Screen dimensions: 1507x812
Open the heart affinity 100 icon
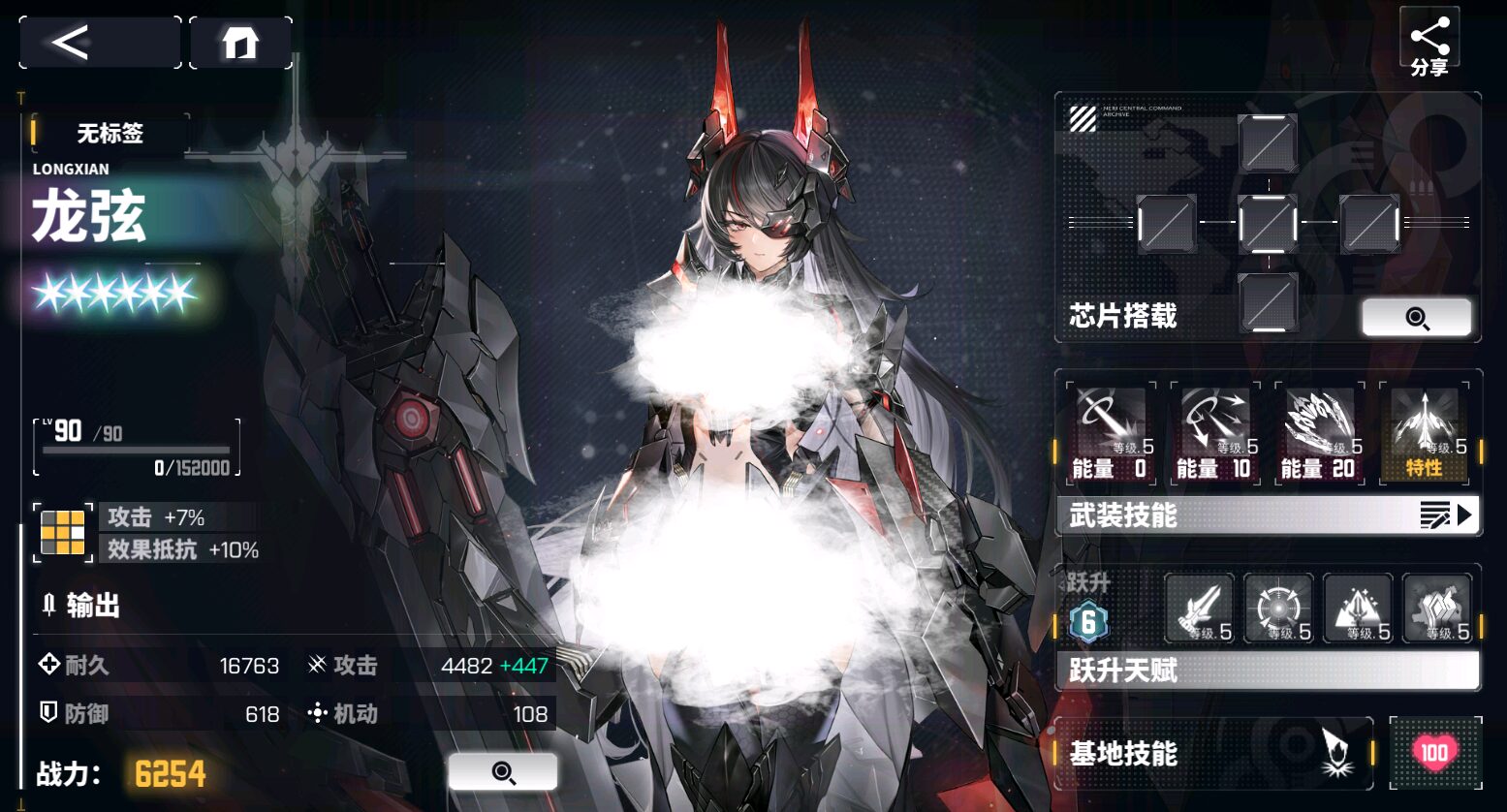click(1434, 753)
